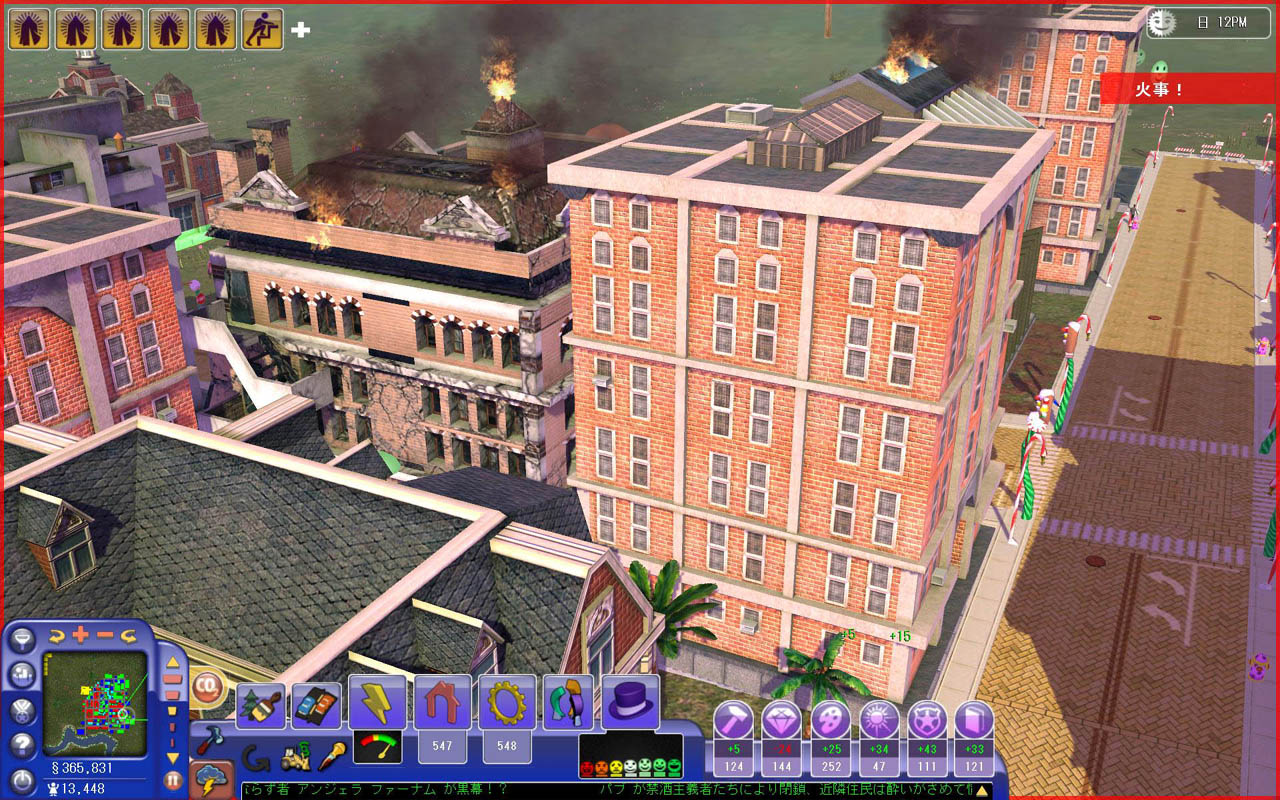Zoom in with the orange plus button
The image size is (1280, 800).
(79, 634)
